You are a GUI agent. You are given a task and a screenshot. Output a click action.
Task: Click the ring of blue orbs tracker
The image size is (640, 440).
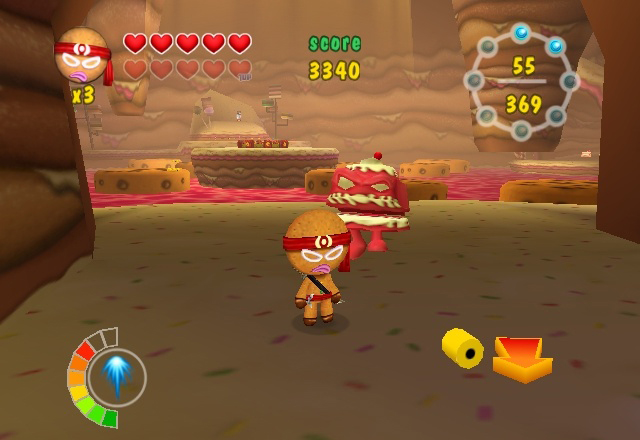522,83
